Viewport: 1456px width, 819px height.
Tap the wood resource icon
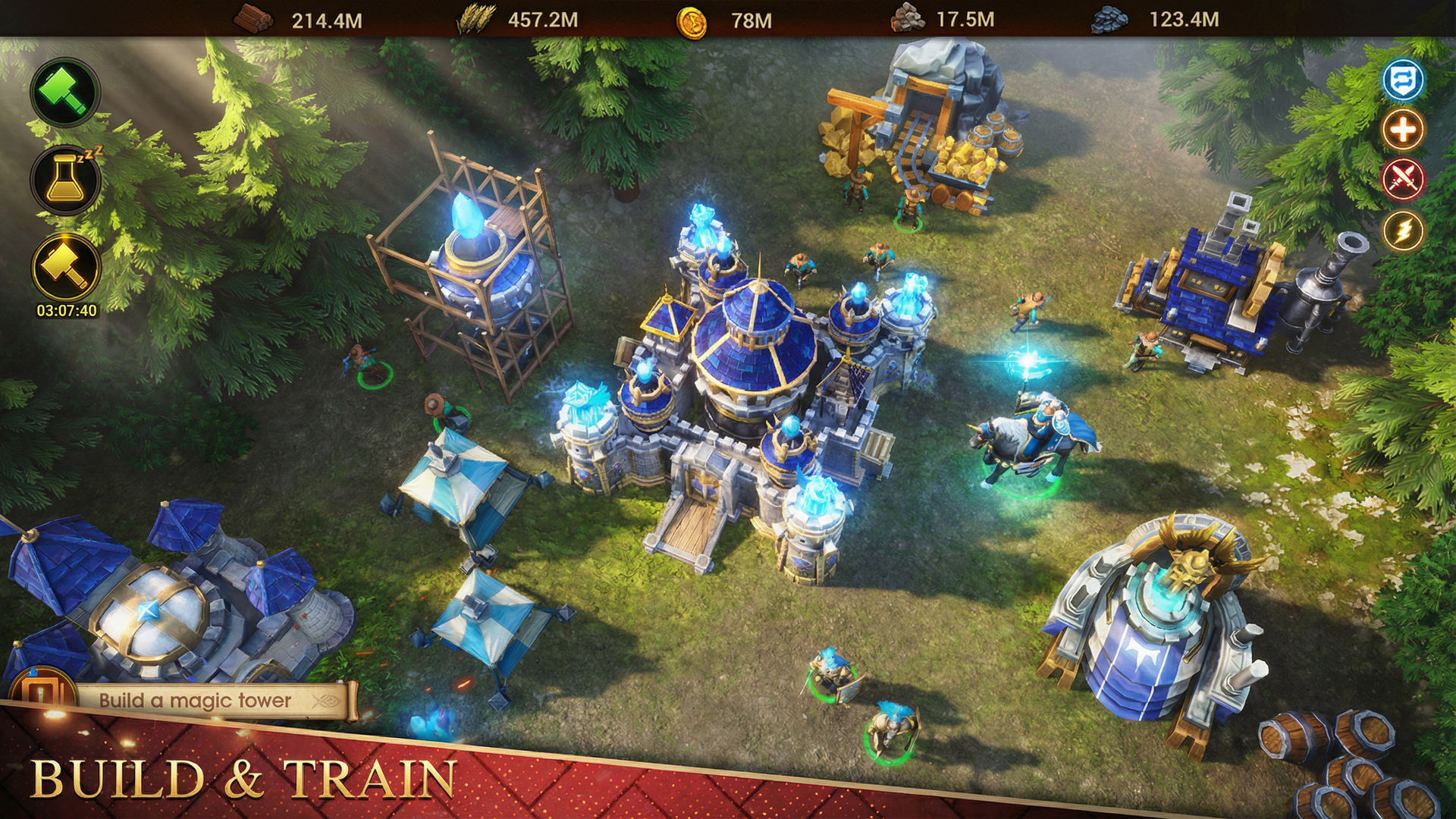253,17
